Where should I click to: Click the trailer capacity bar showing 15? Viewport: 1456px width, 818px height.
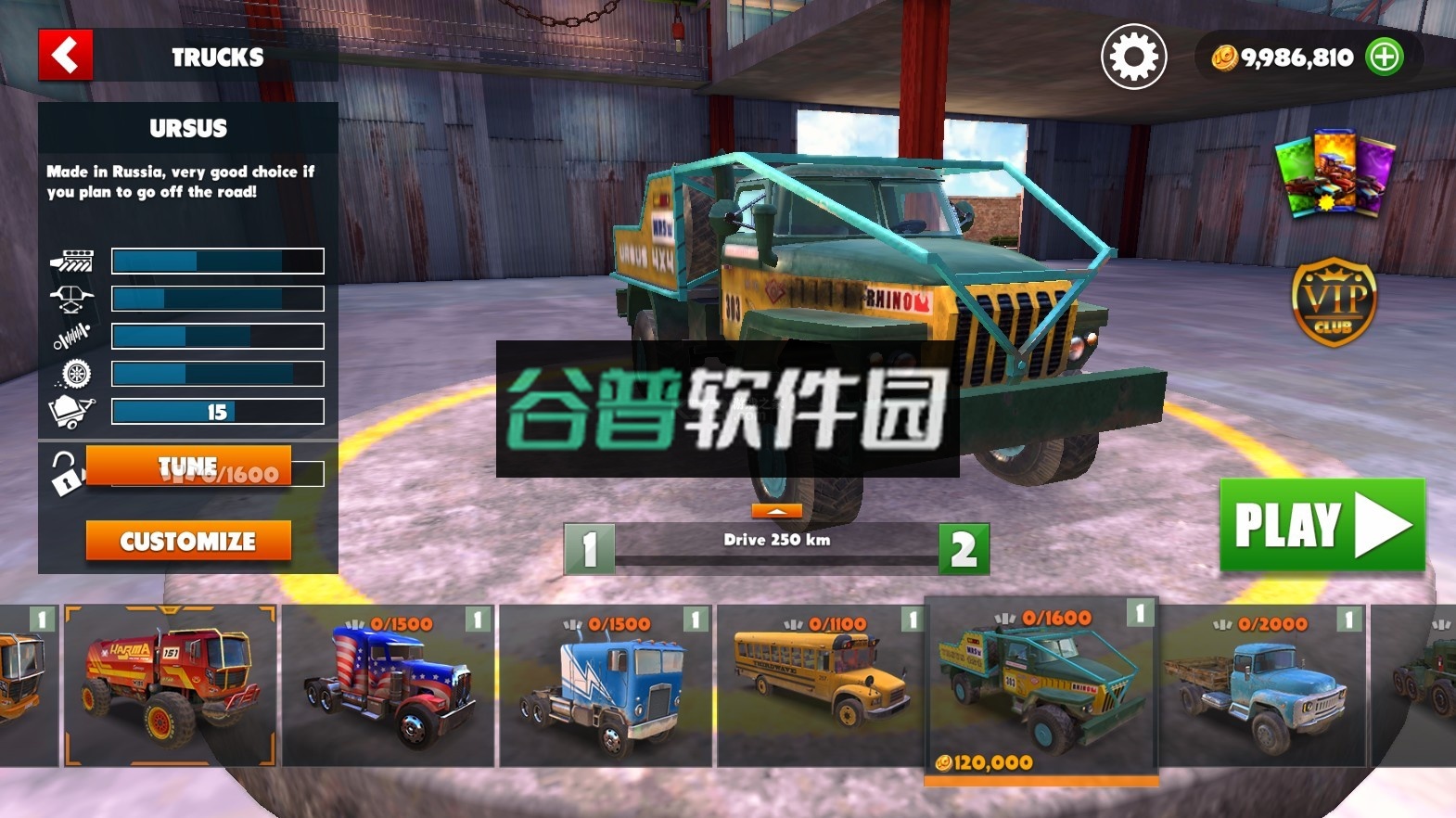[x=216, y=411]
